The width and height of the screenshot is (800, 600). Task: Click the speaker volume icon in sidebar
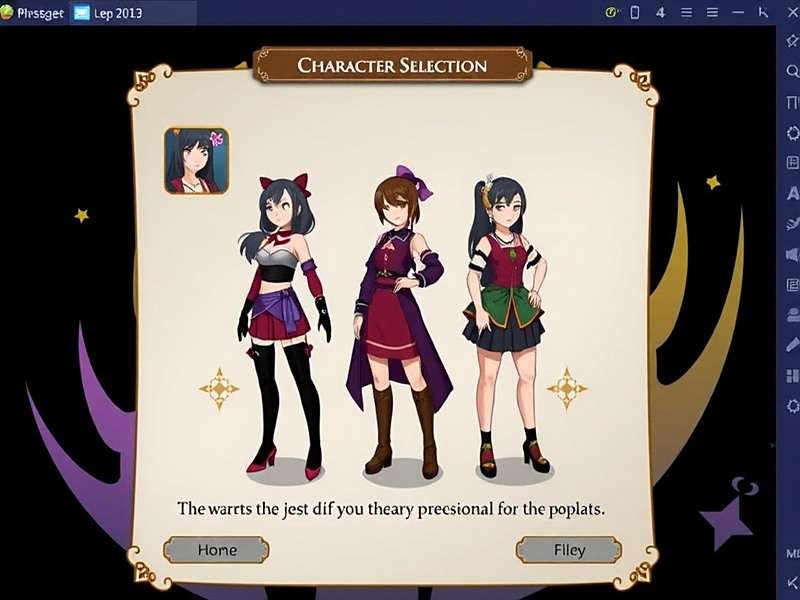click(792, 254)
